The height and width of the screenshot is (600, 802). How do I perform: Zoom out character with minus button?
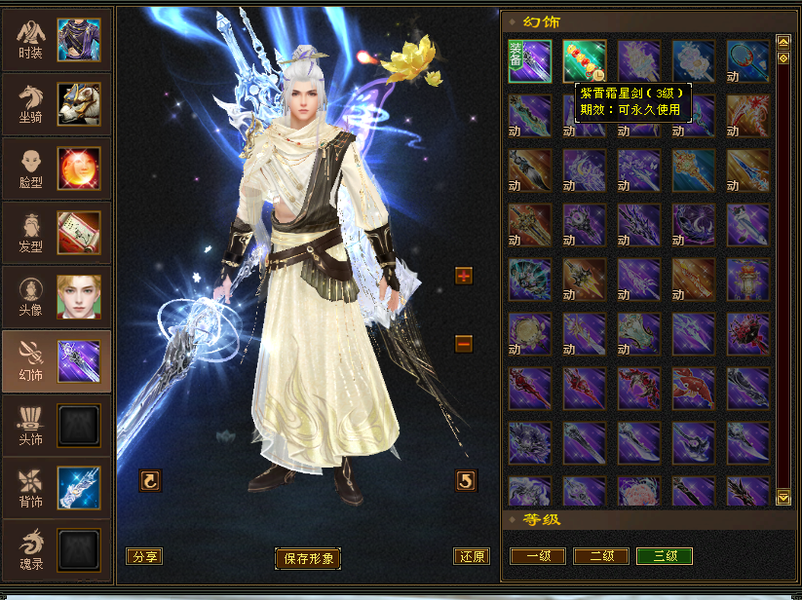(464, 343)
